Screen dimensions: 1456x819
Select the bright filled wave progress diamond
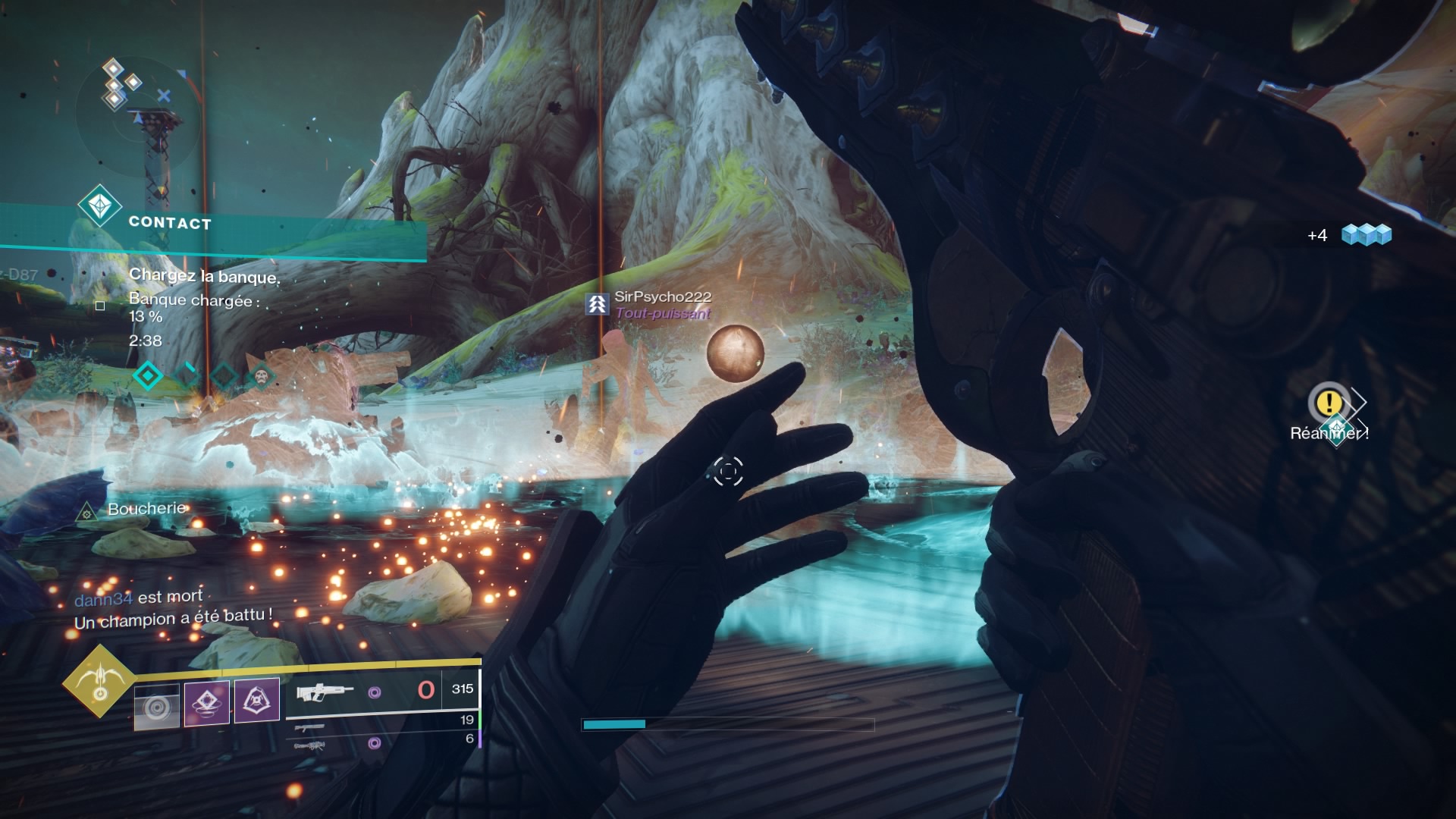[x=147, y=375]
